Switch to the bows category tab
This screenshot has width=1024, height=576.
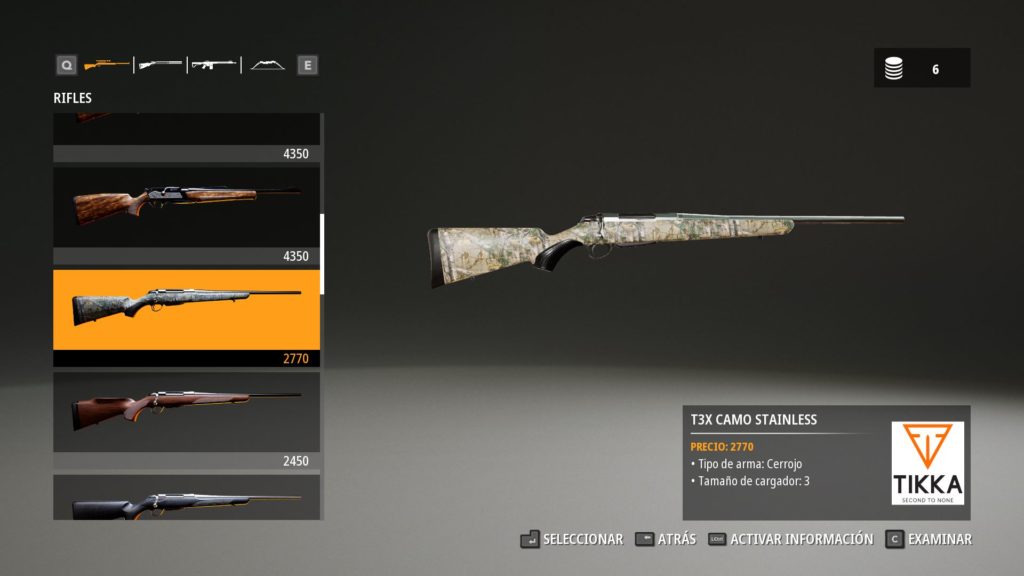point(267,65)
